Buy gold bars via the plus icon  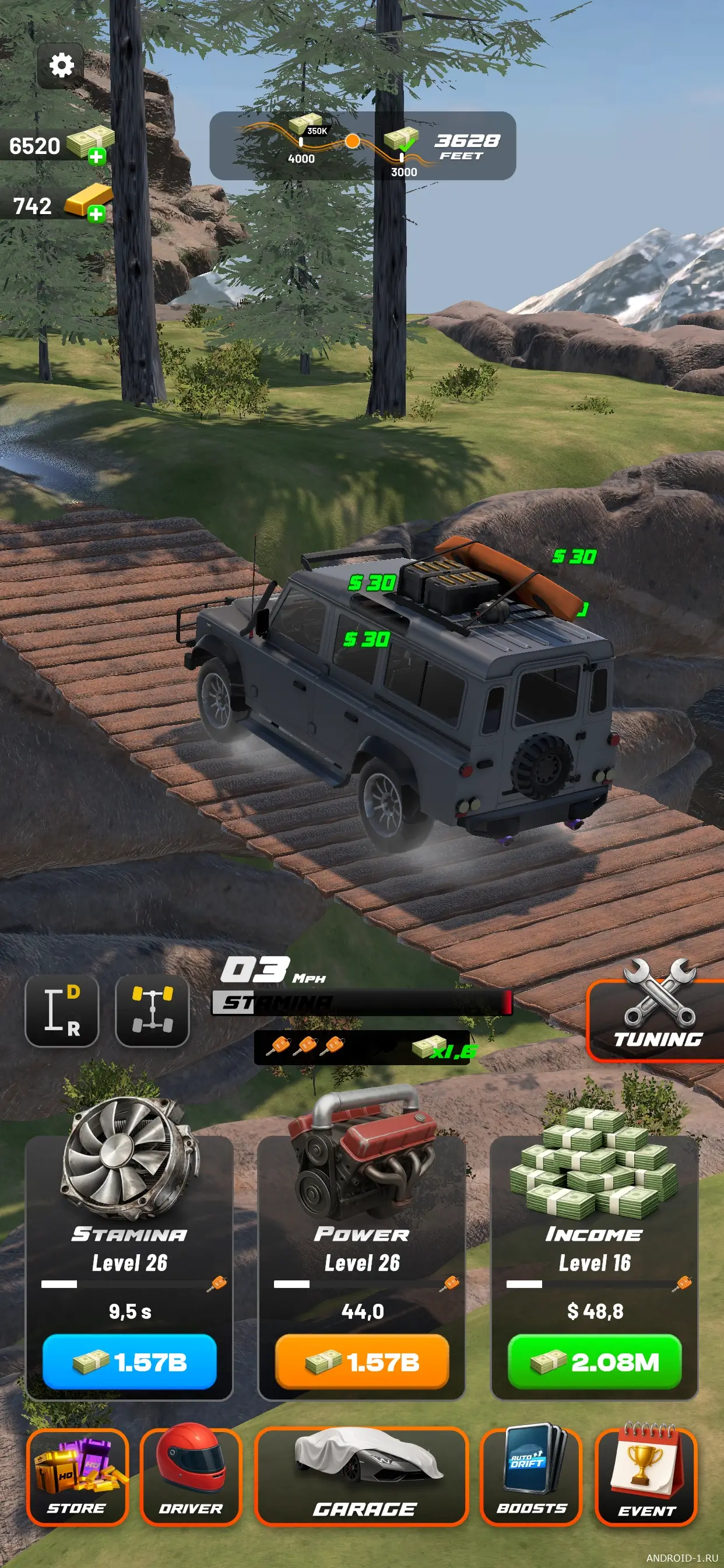coord(96,213)
